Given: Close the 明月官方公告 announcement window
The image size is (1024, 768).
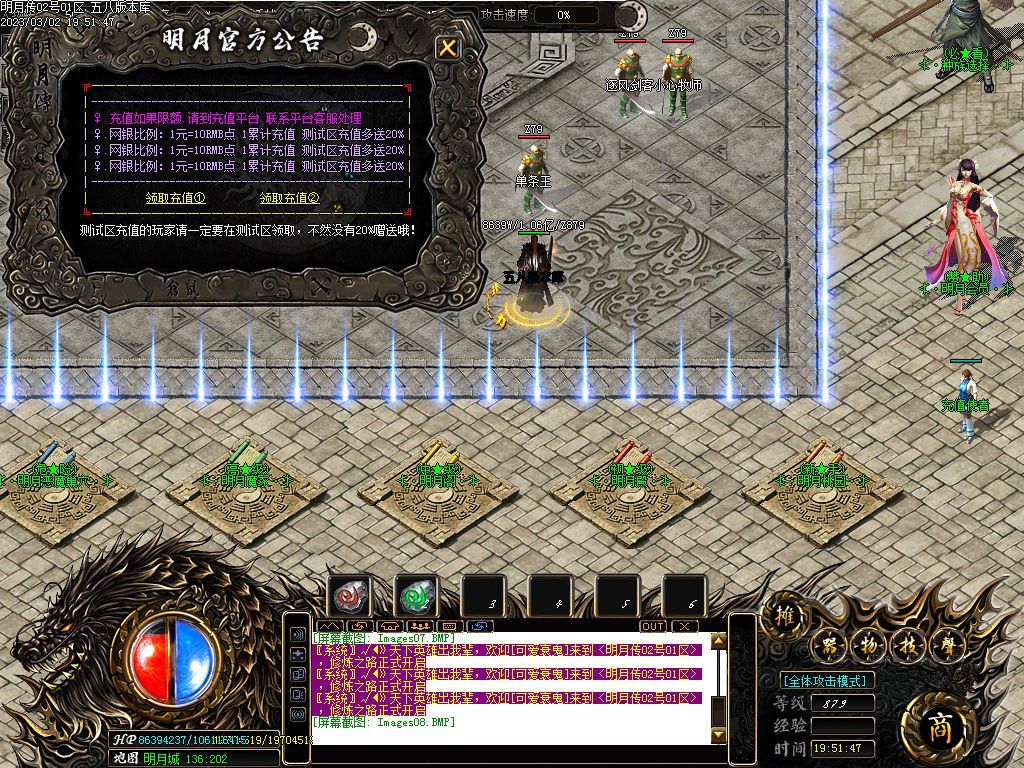Looking at the screenshot, I should (x=448, y=47).
